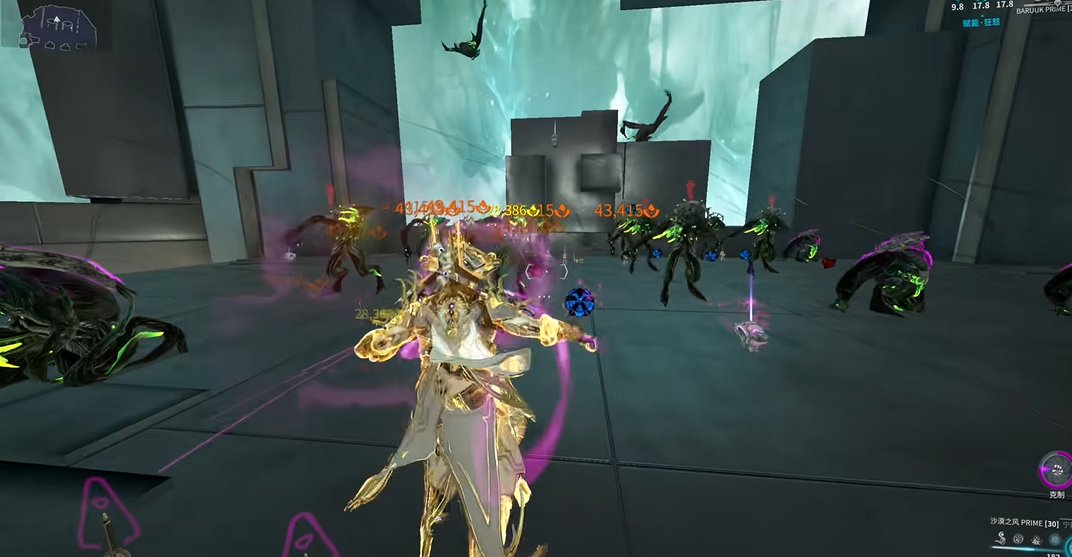Activate the fourth ability with the glowing round icon
1072x557 pixels.
coord(1055,539)
